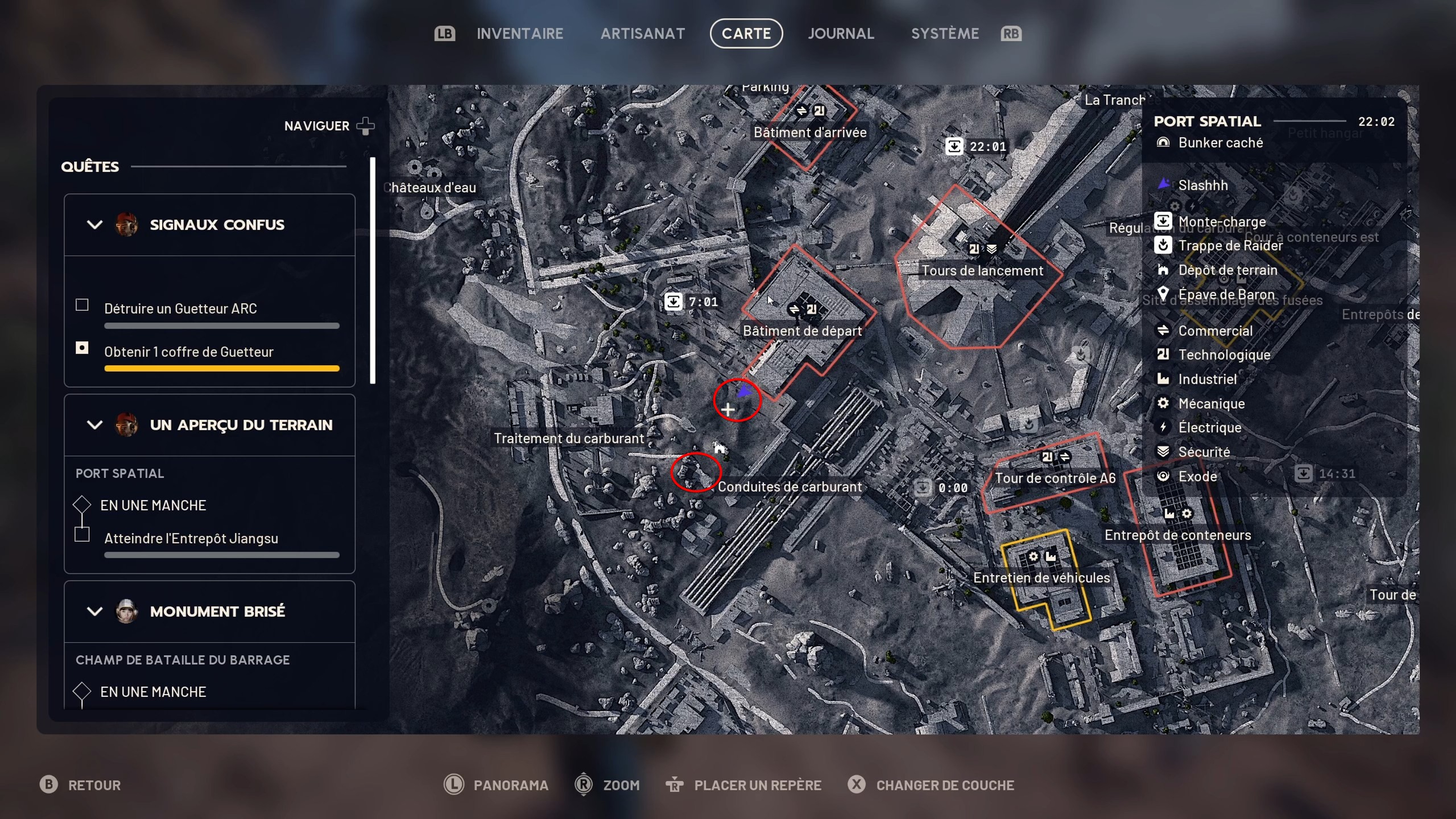This screenshot has height=819, width=1456.
Task: Select the Monte-charge icon in the map legend
Action: coord(1164,221)
